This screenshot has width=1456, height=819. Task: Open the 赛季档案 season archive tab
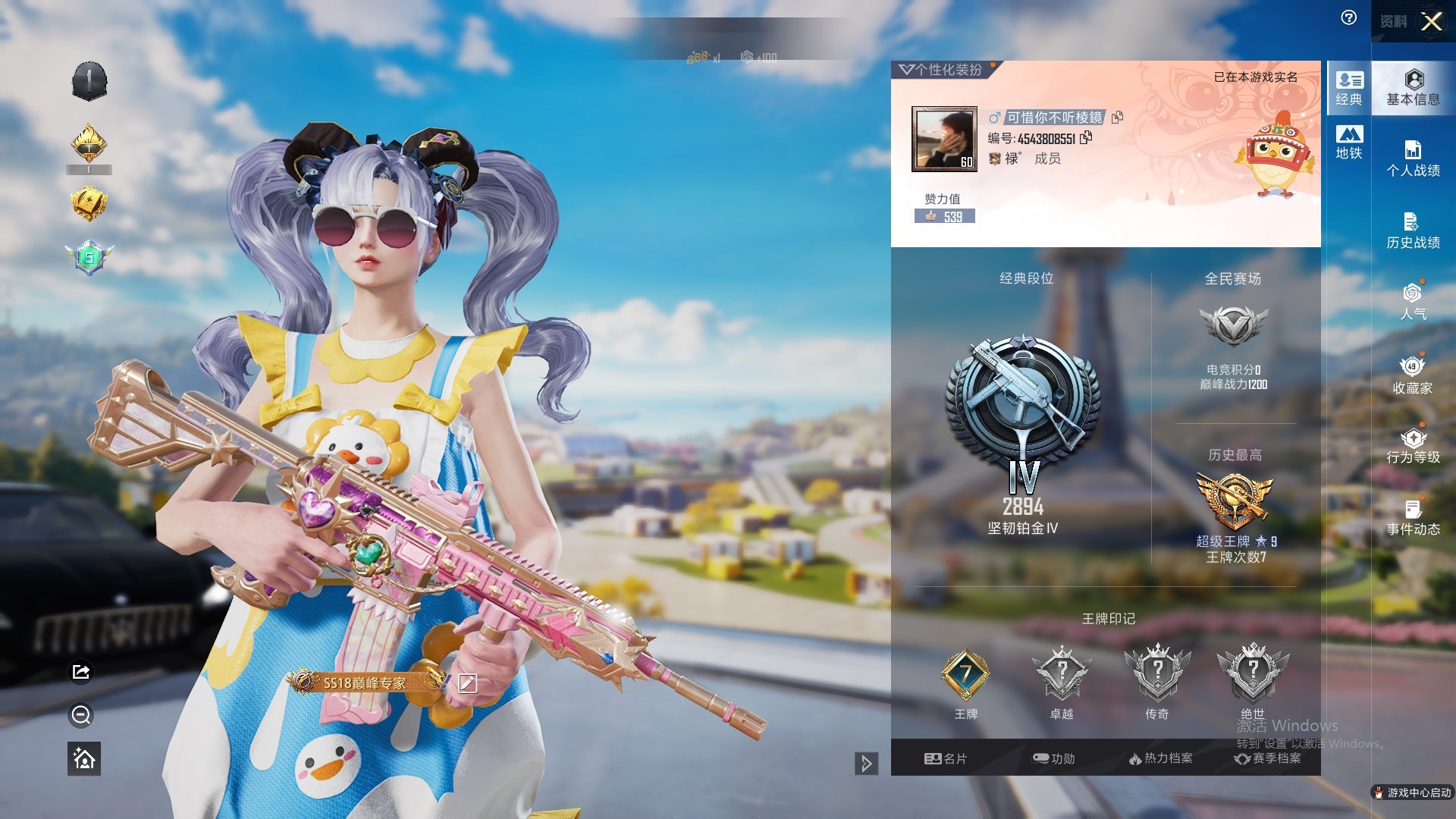click(x=1267, y=758)
